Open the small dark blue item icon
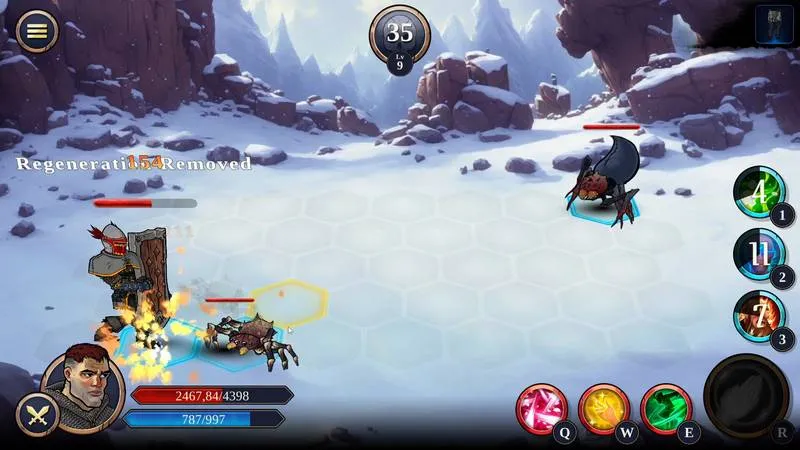The image size is (800, 450). point(774,24)
